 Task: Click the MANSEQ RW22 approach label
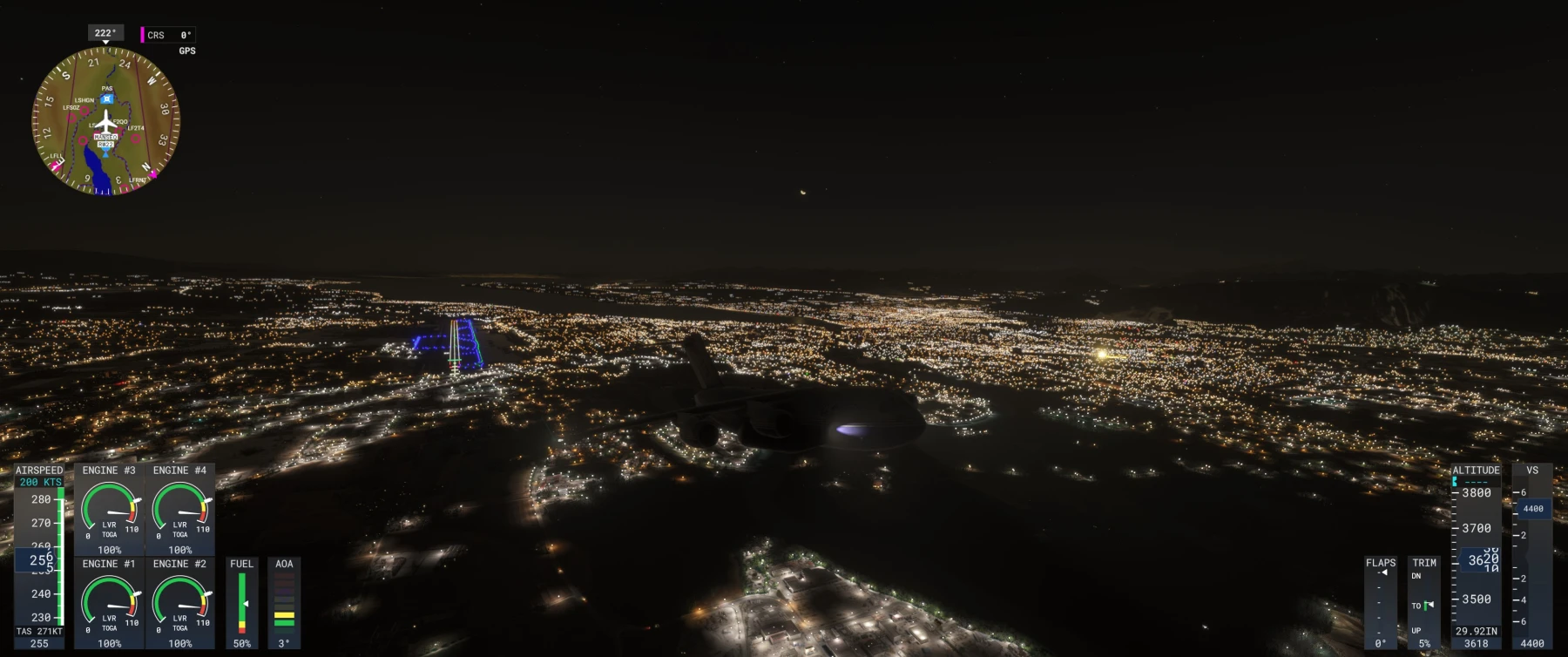[106, 138]
